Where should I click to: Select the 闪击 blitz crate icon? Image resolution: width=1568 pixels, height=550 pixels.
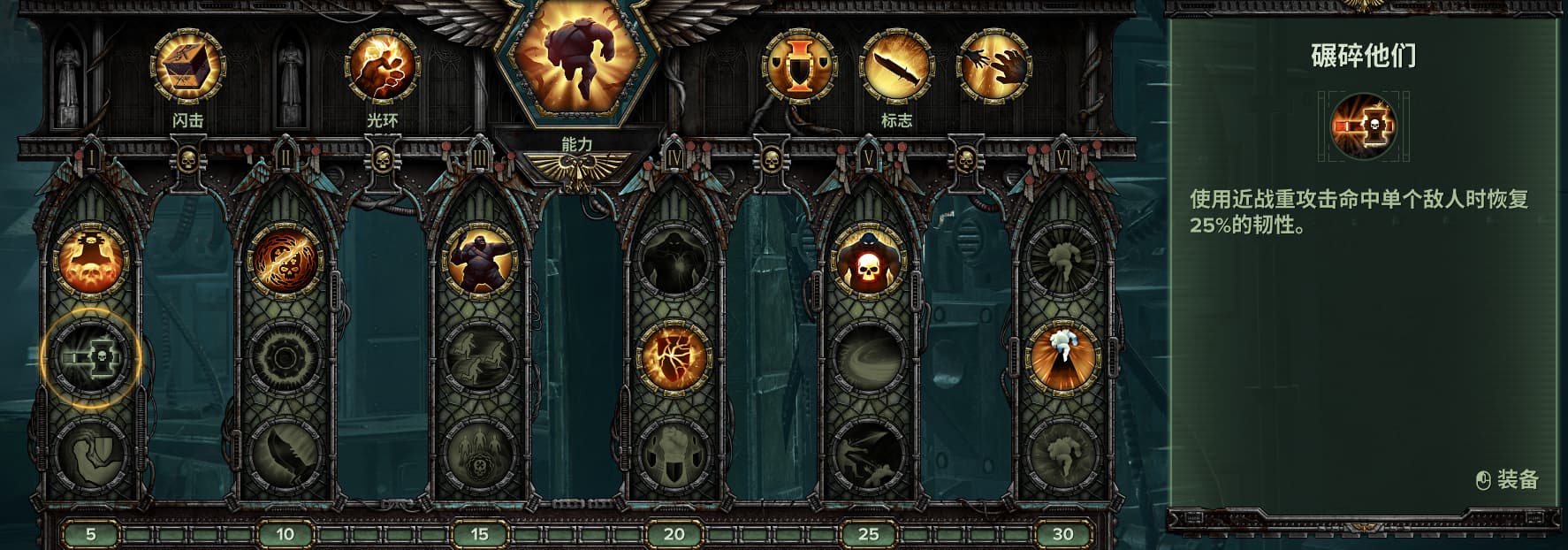click(x=187, y=66)
